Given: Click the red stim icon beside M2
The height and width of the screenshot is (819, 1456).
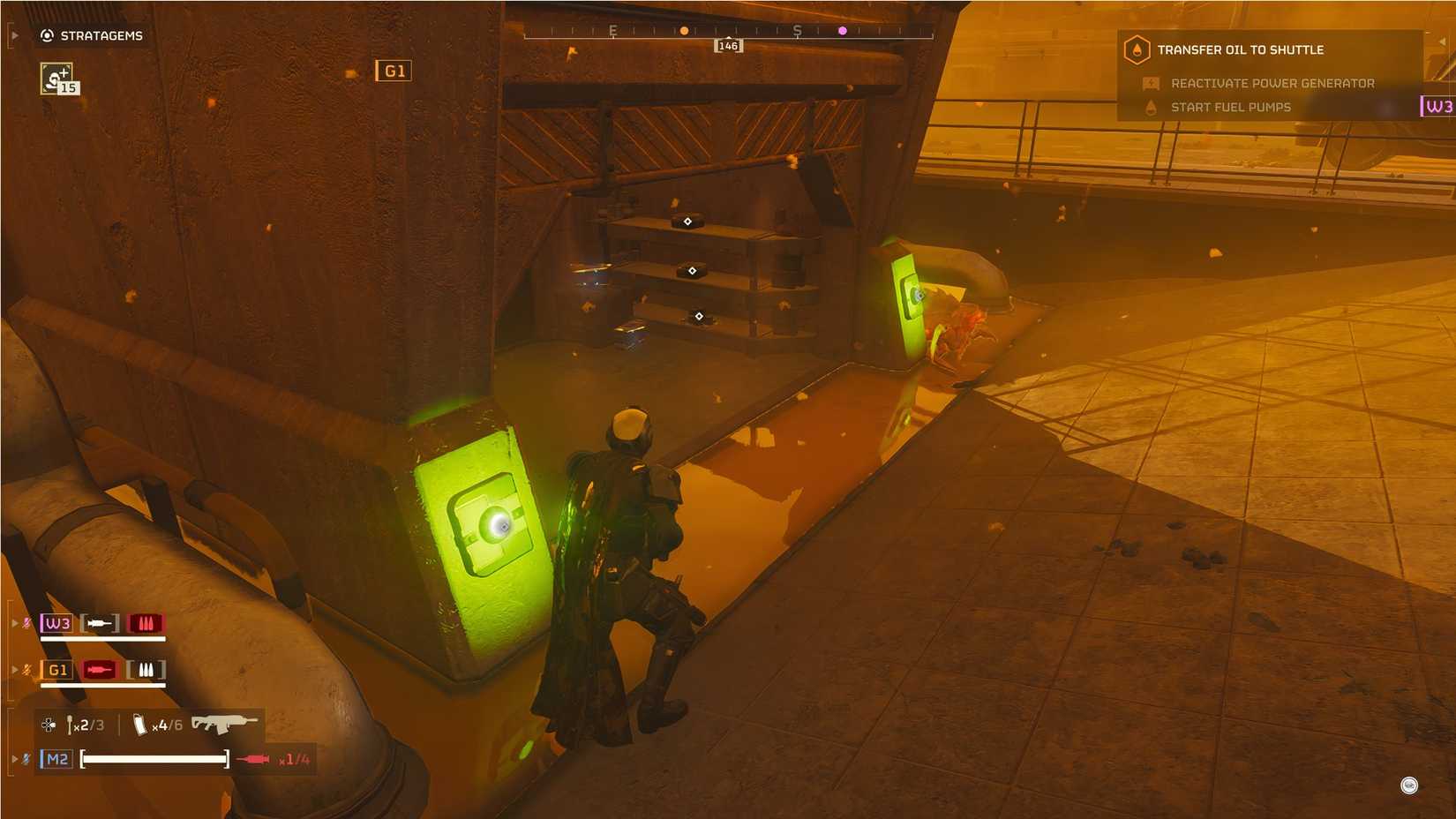Looking at the screenshot, I should (253, 759).
